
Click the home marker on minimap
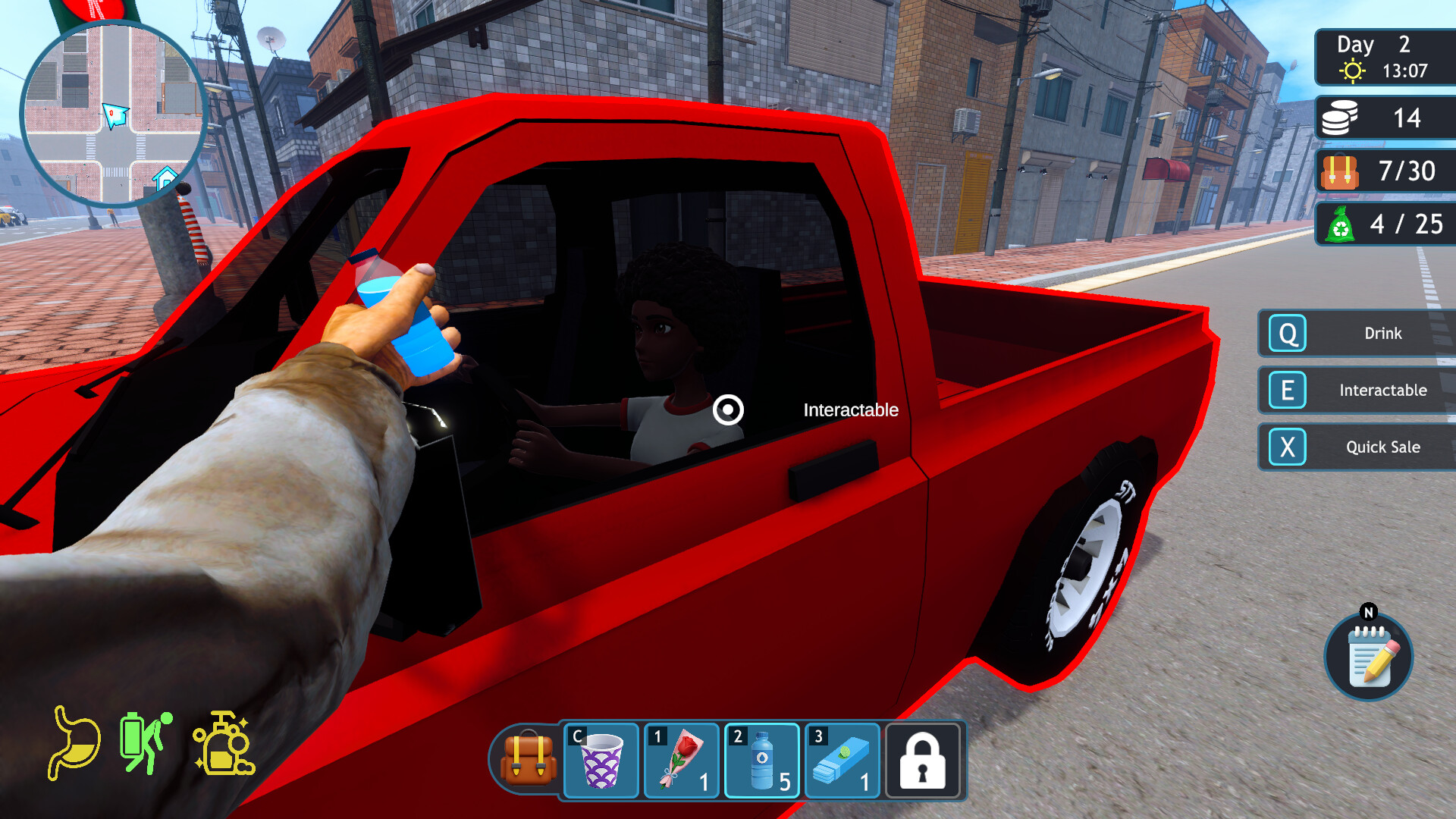tap(165, 179)
